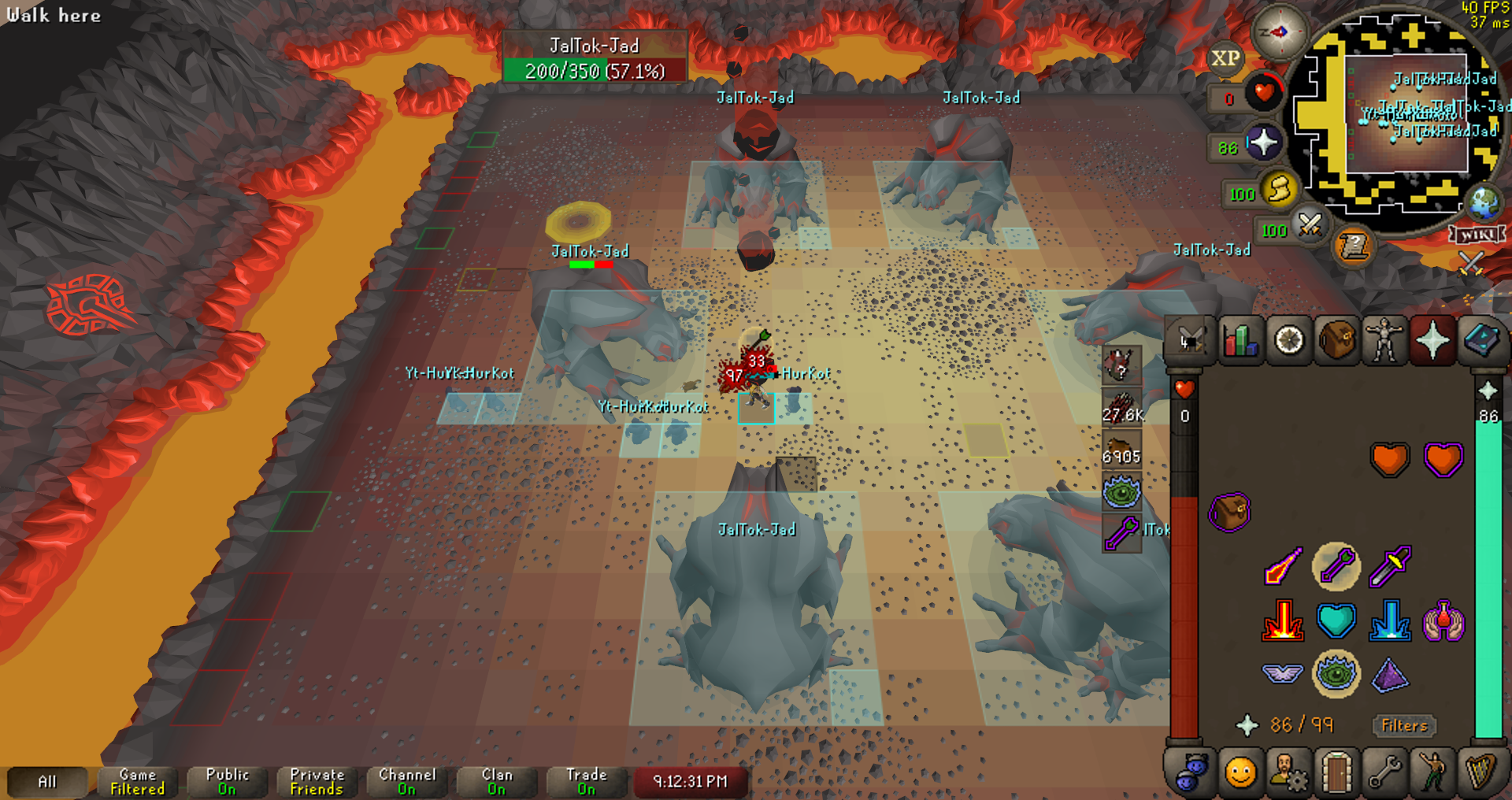Open the Magic spellbook tab
This screenshot has height=800, width=1512.
coord(1481,341)
